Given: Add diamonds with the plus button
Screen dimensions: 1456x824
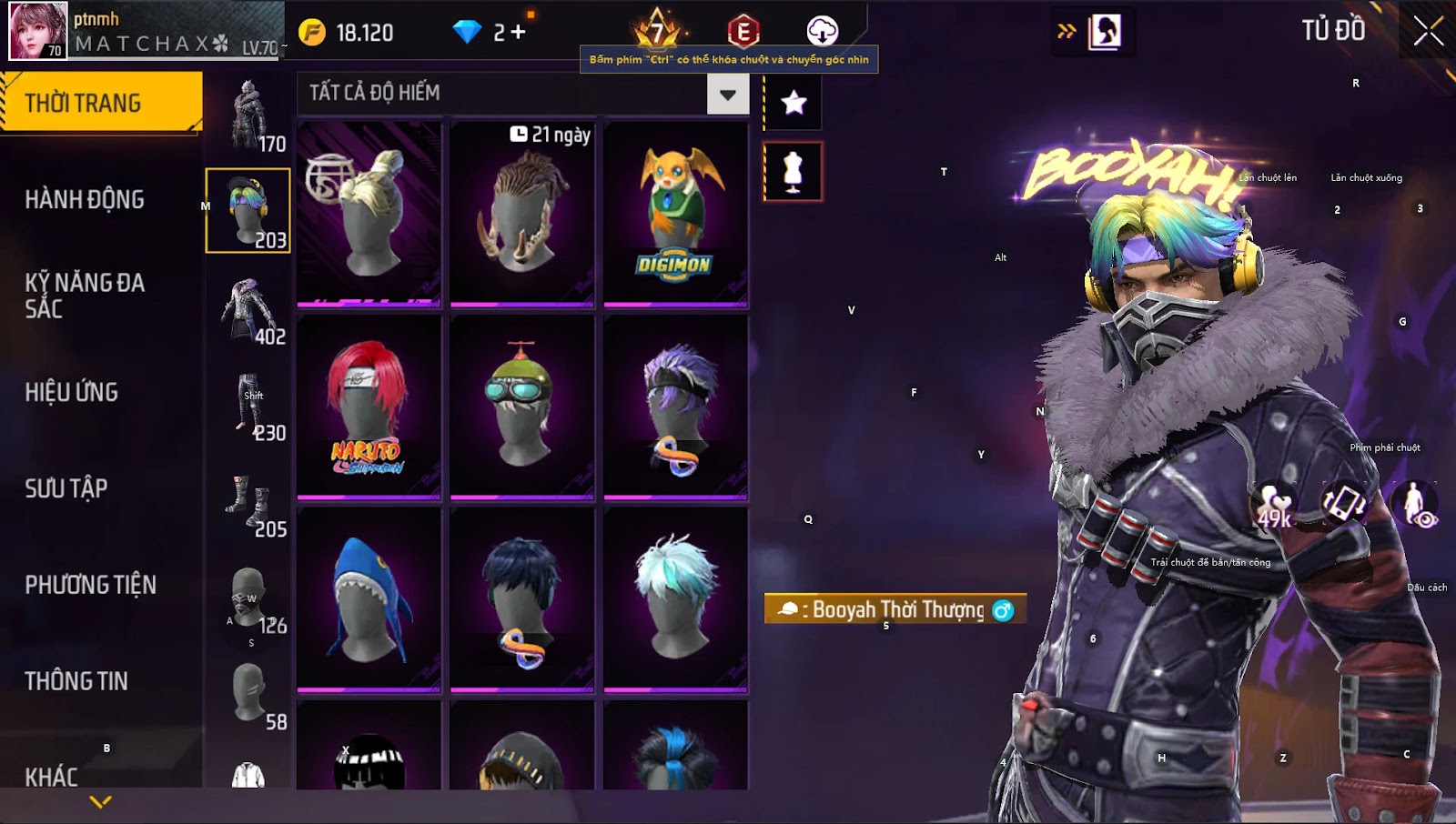Looking at the screenshot, I should coord(519,33).
